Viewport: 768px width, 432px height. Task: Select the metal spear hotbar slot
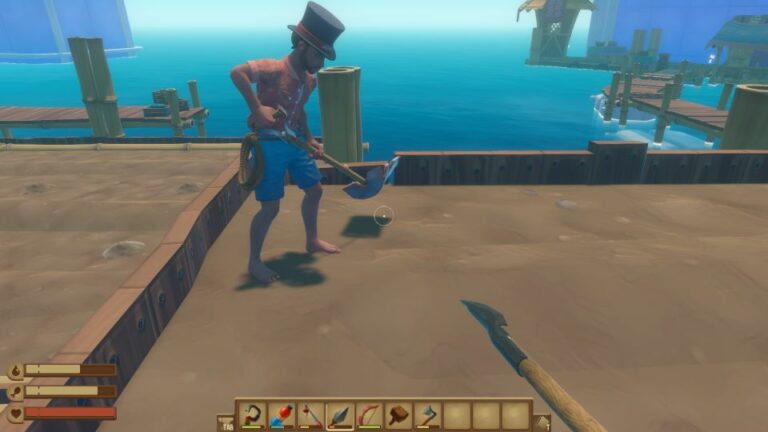click(340, 415)
